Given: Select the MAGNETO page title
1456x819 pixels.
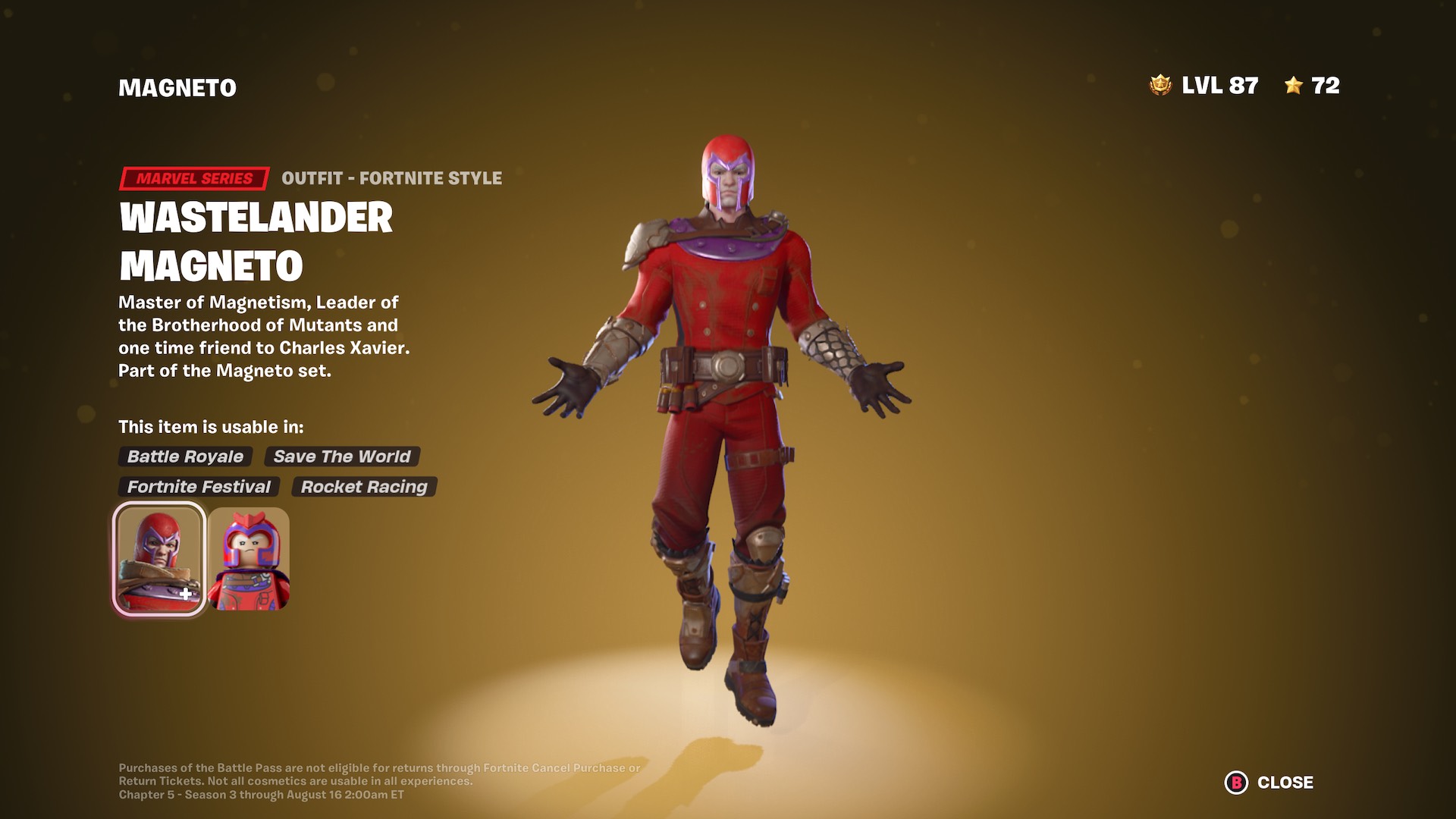Looking at the screenshot, I should click(176, 86).
